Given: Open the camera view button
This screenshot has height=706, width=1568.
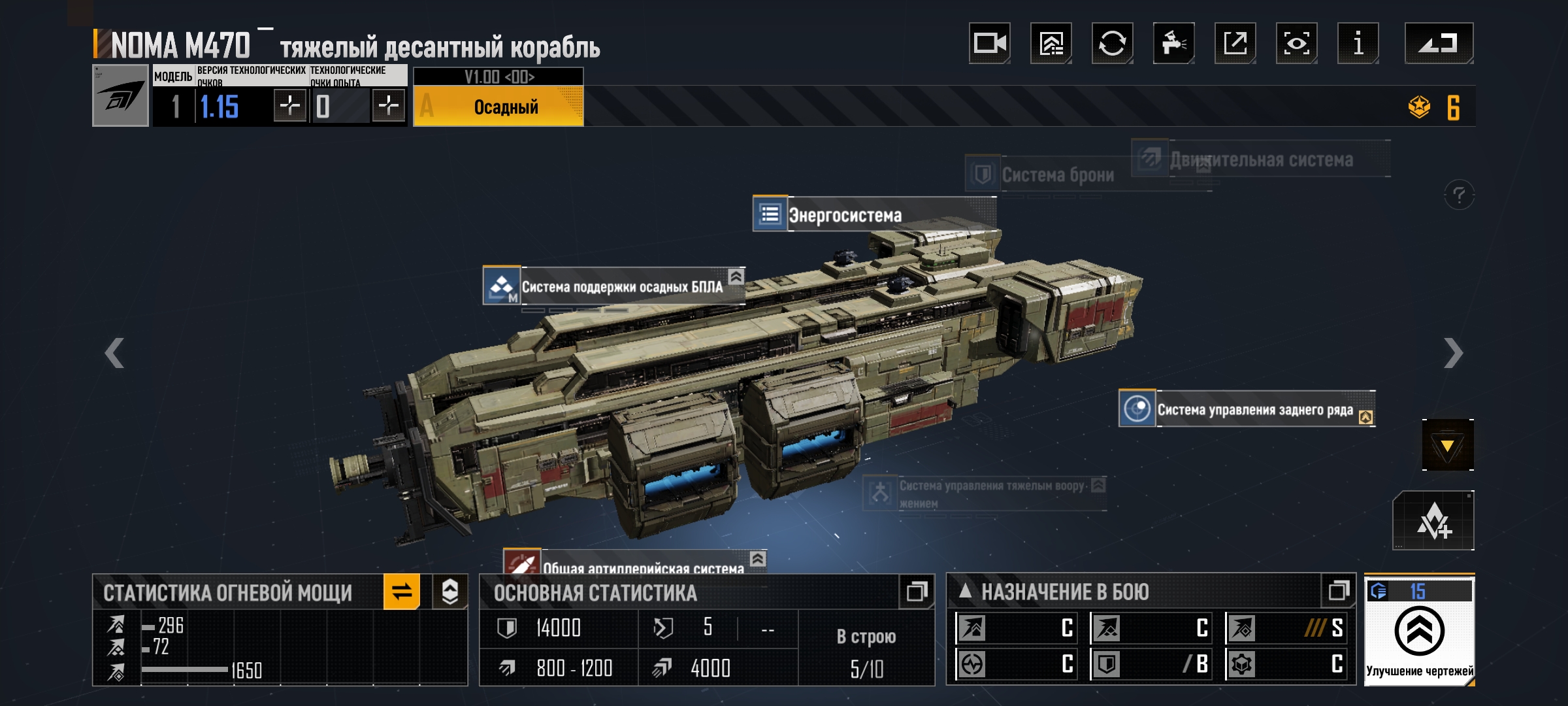Looking at the screenshot, I should [989, 44].
